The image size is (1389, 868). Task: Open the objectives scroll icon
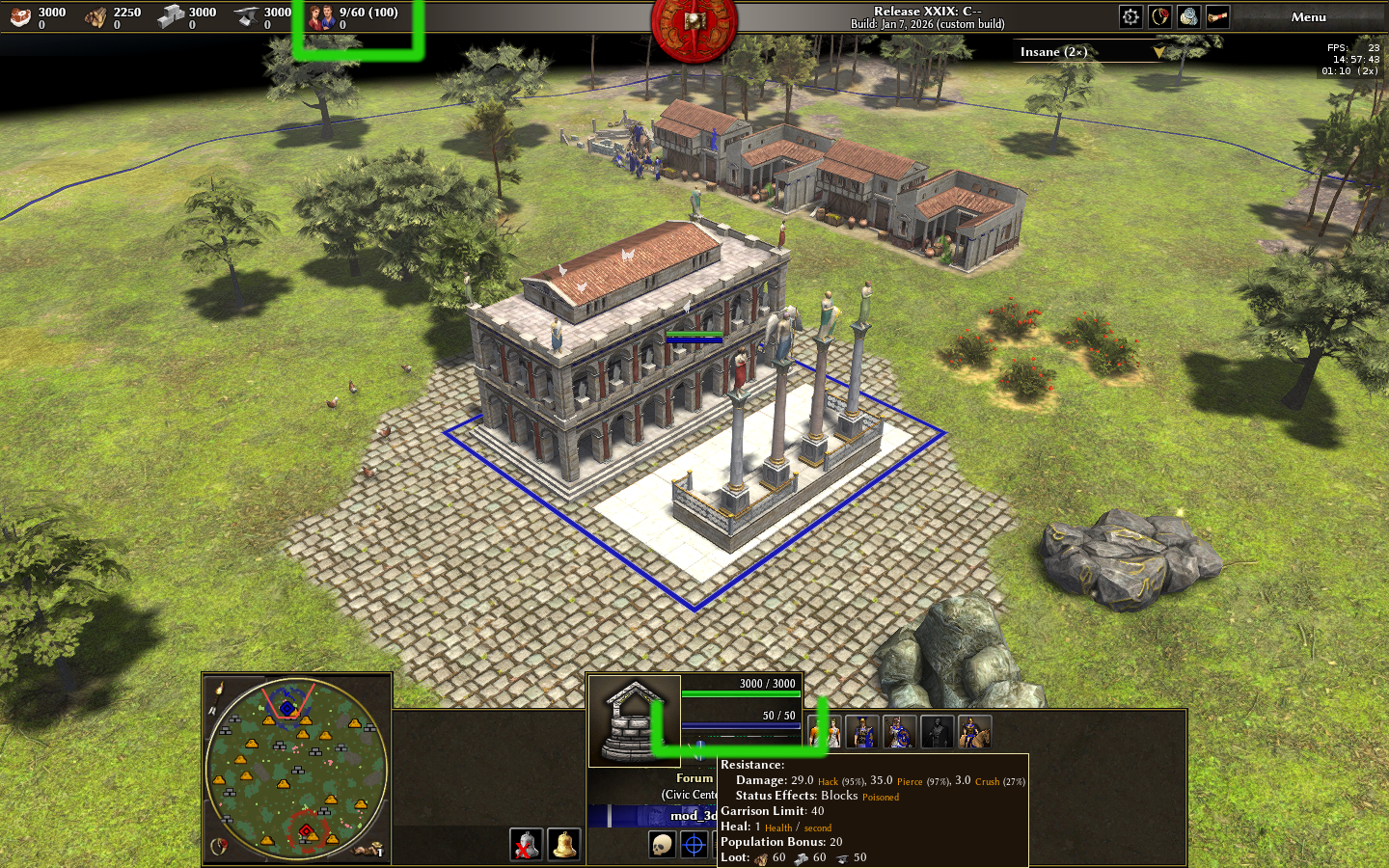[1217, 16]
